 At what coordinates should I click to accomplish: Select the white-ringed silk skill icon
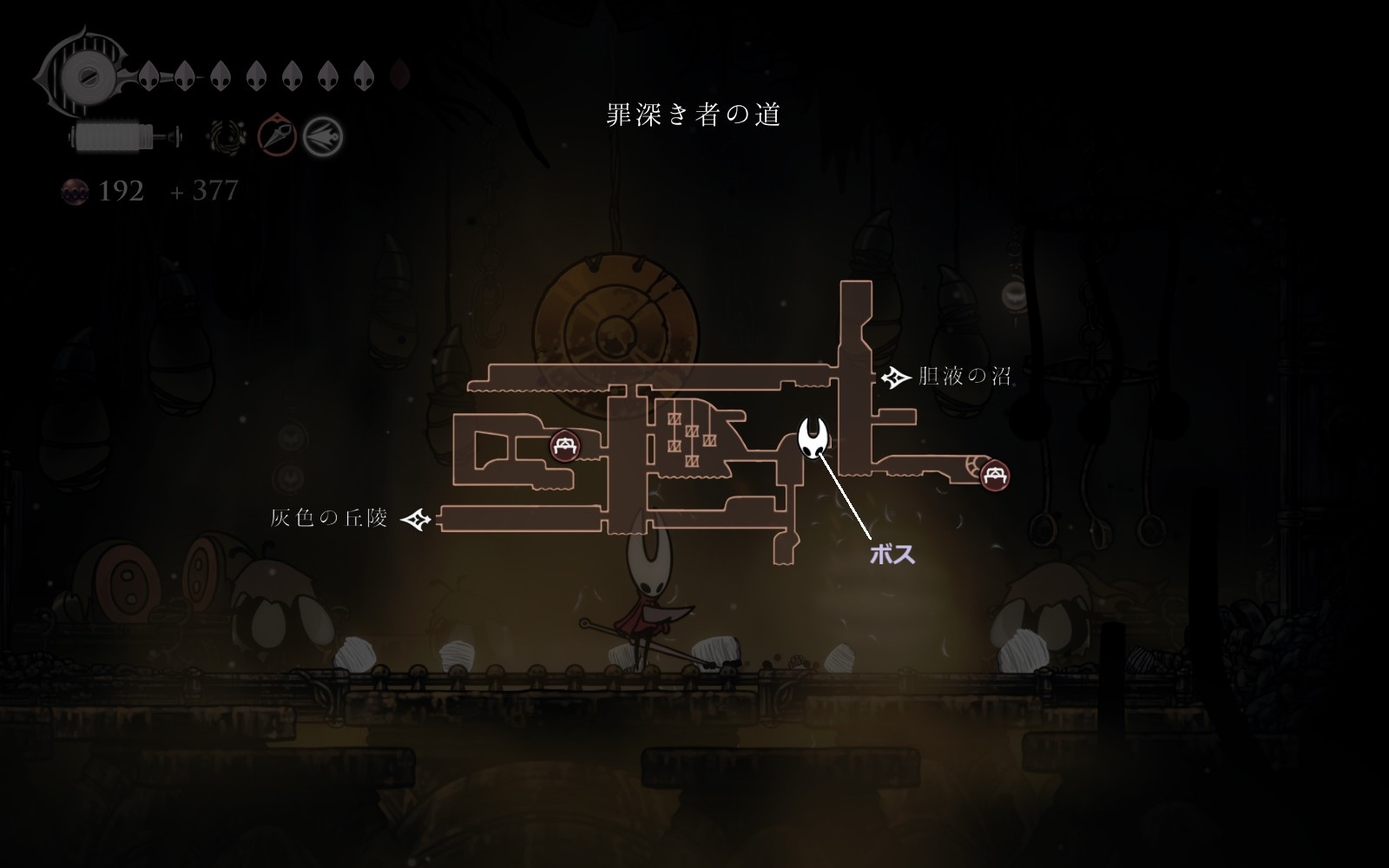pyautogui.click(x=323, y=136)
